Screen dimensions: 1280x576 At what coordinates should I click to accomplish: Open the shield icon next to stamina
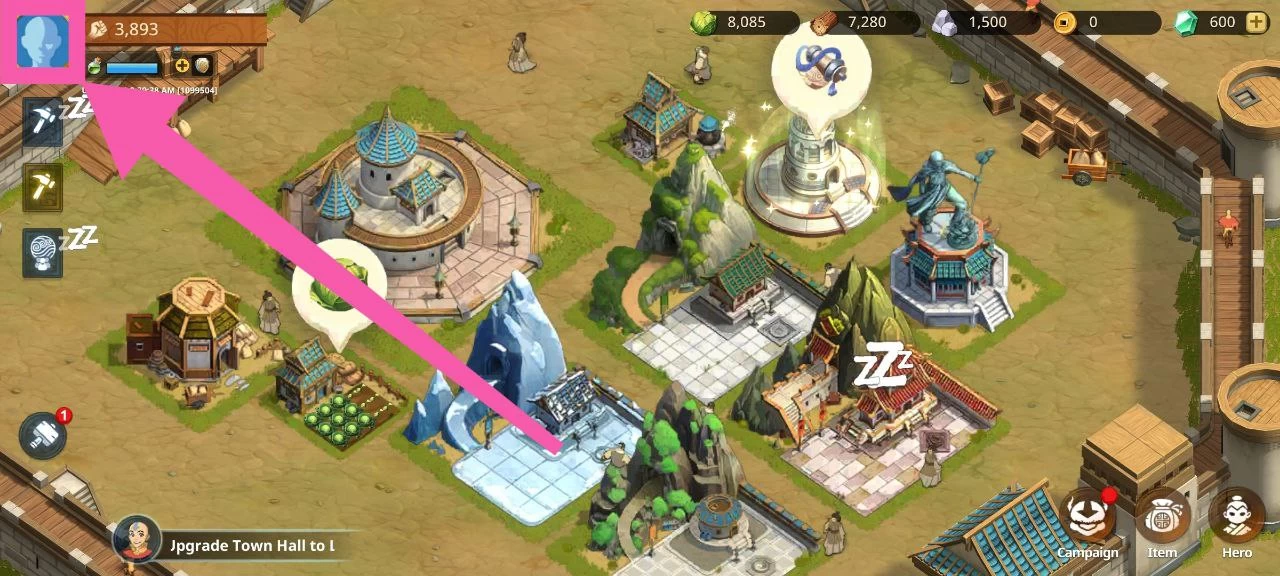click(203, 66)
